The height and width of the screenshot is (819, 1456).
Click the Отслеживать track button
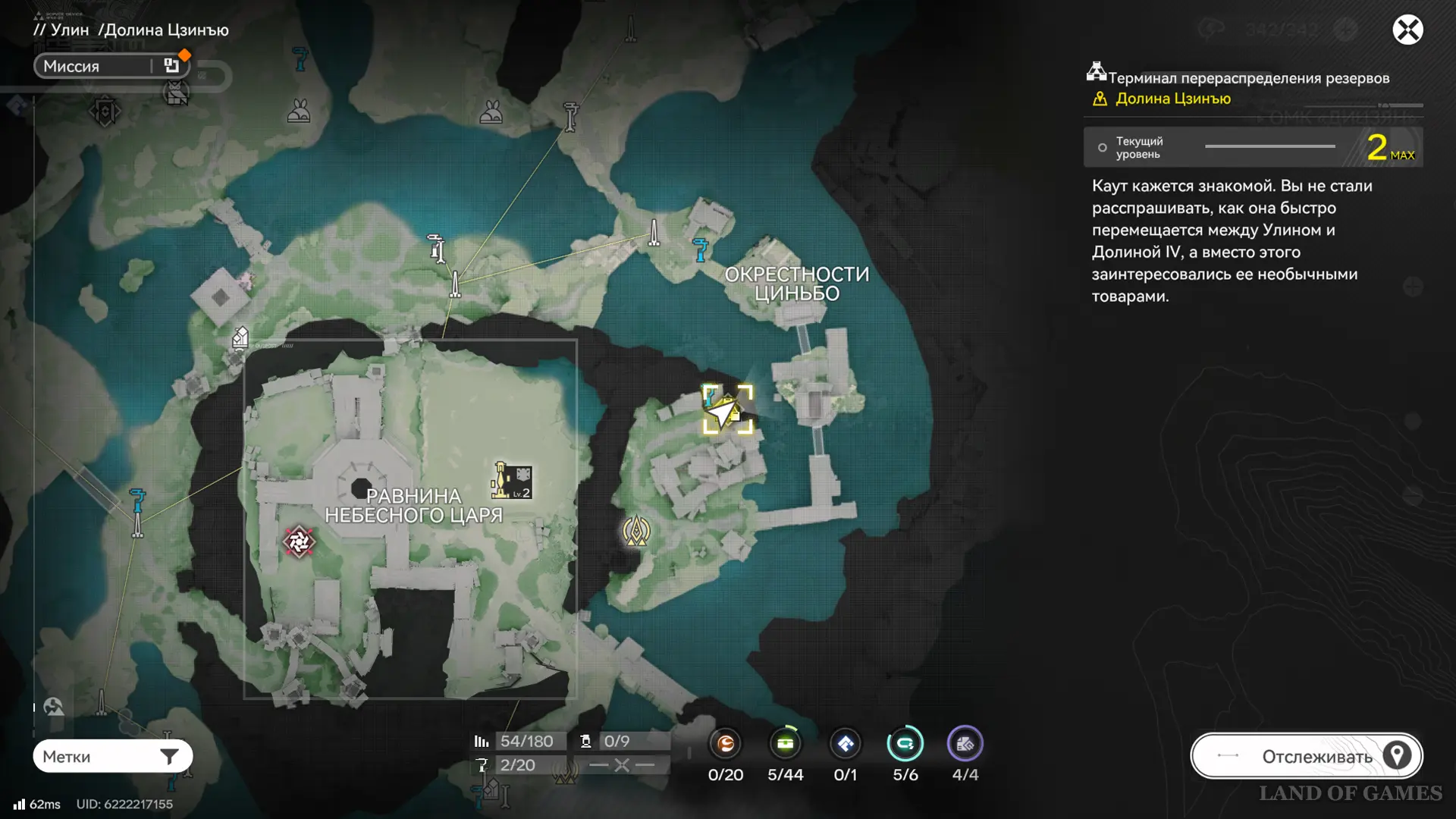(1306, 756)
